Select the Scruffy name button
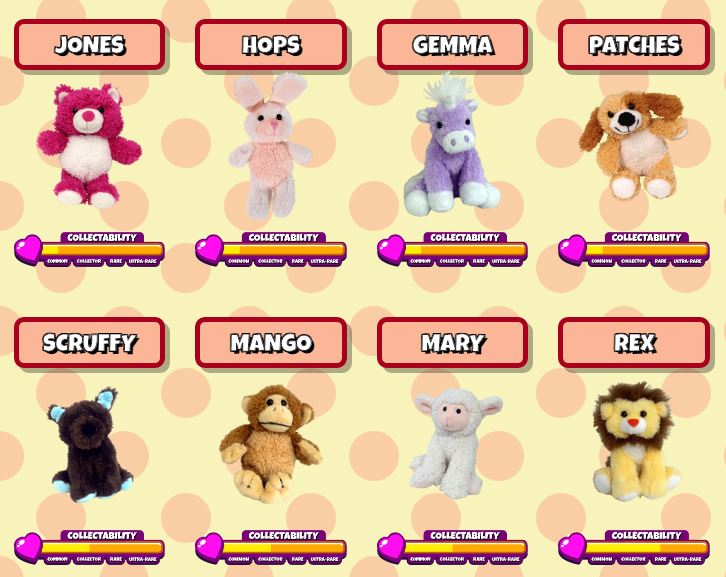The image size is (726, 577). click(89, 343)
